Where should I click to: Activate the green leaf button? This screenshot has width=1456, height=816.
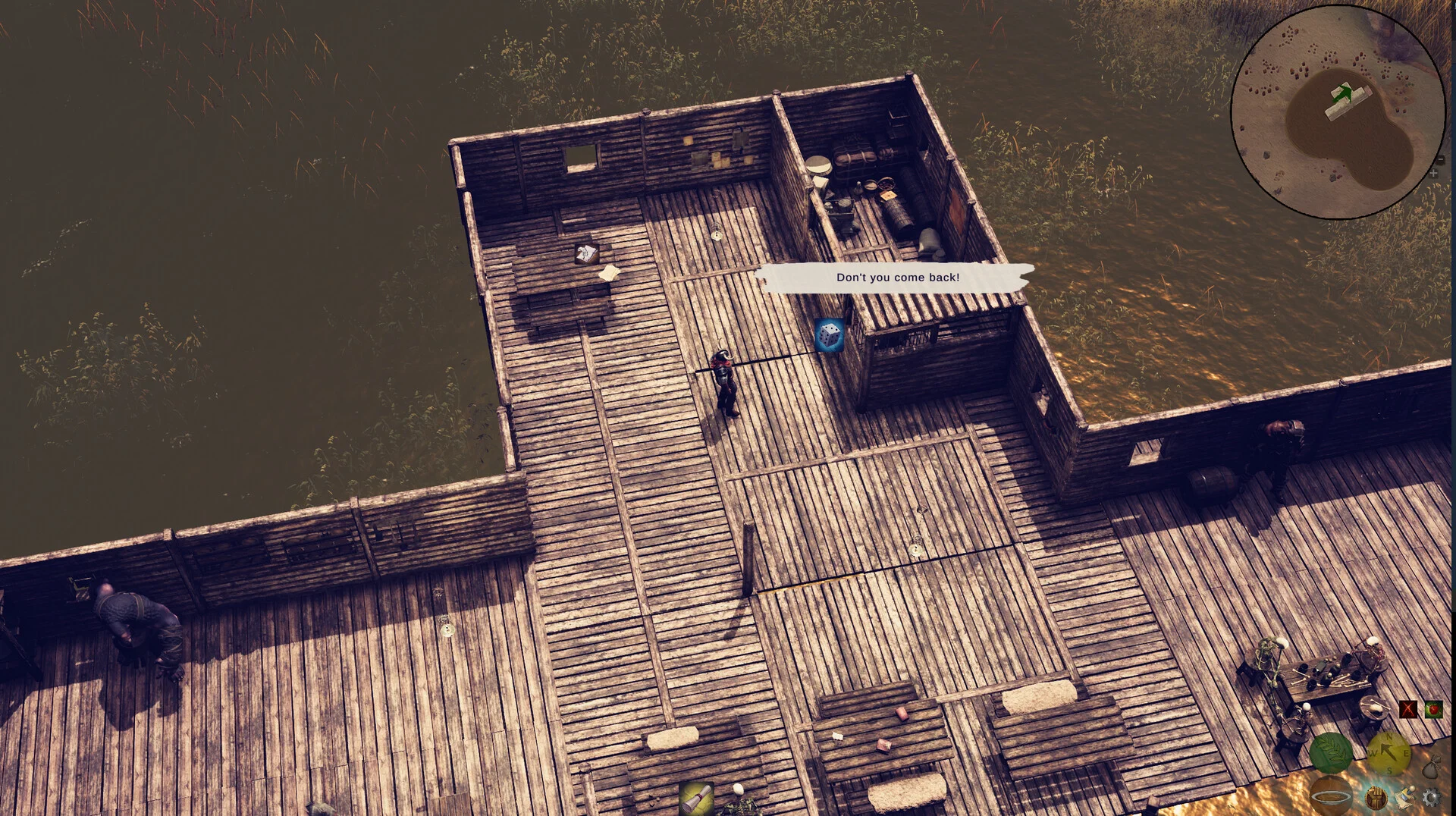pyautogui.click(x=1331, y=752)
